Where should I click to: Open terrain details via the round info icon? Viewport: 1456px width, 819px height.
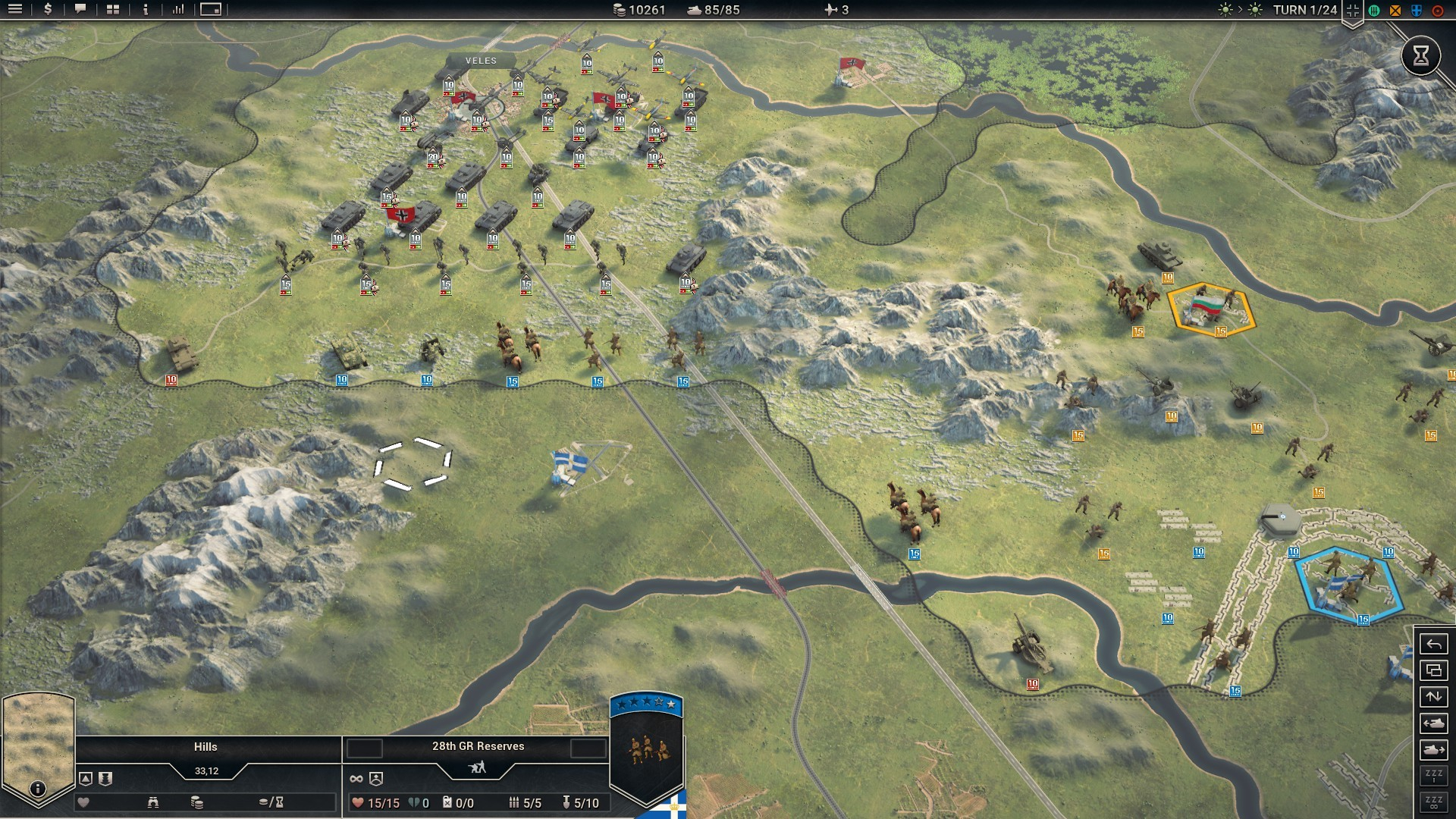point(37,789)
